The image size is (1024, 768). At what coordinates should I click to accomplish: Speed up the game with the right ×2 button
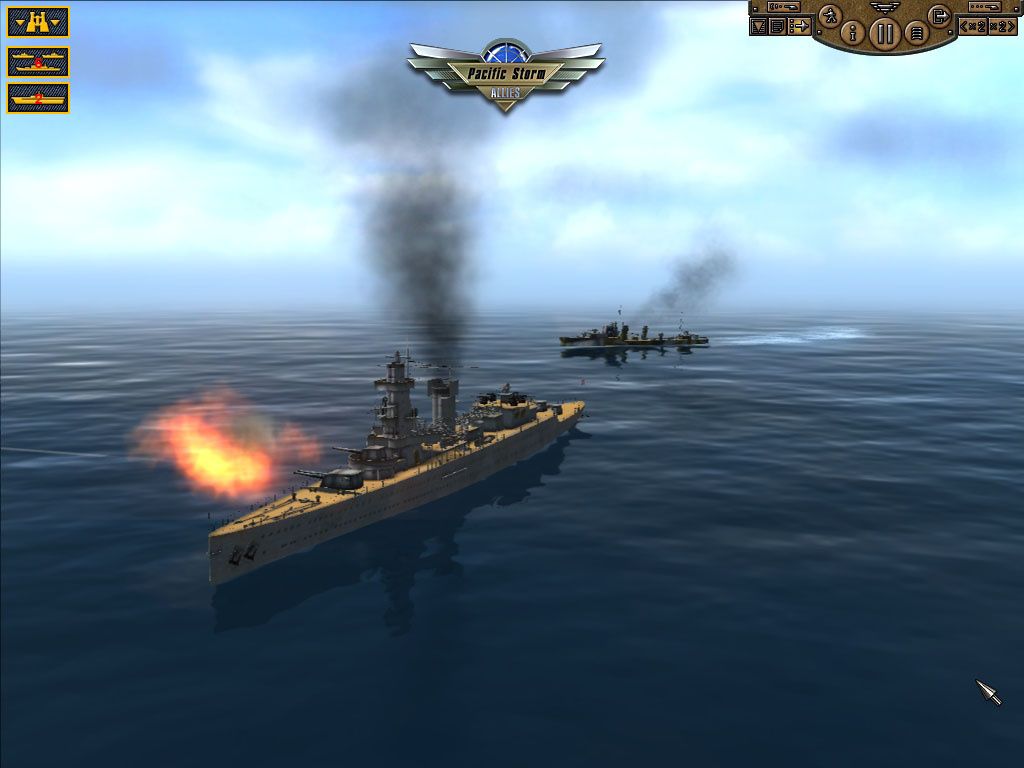tap(1003, 26)
